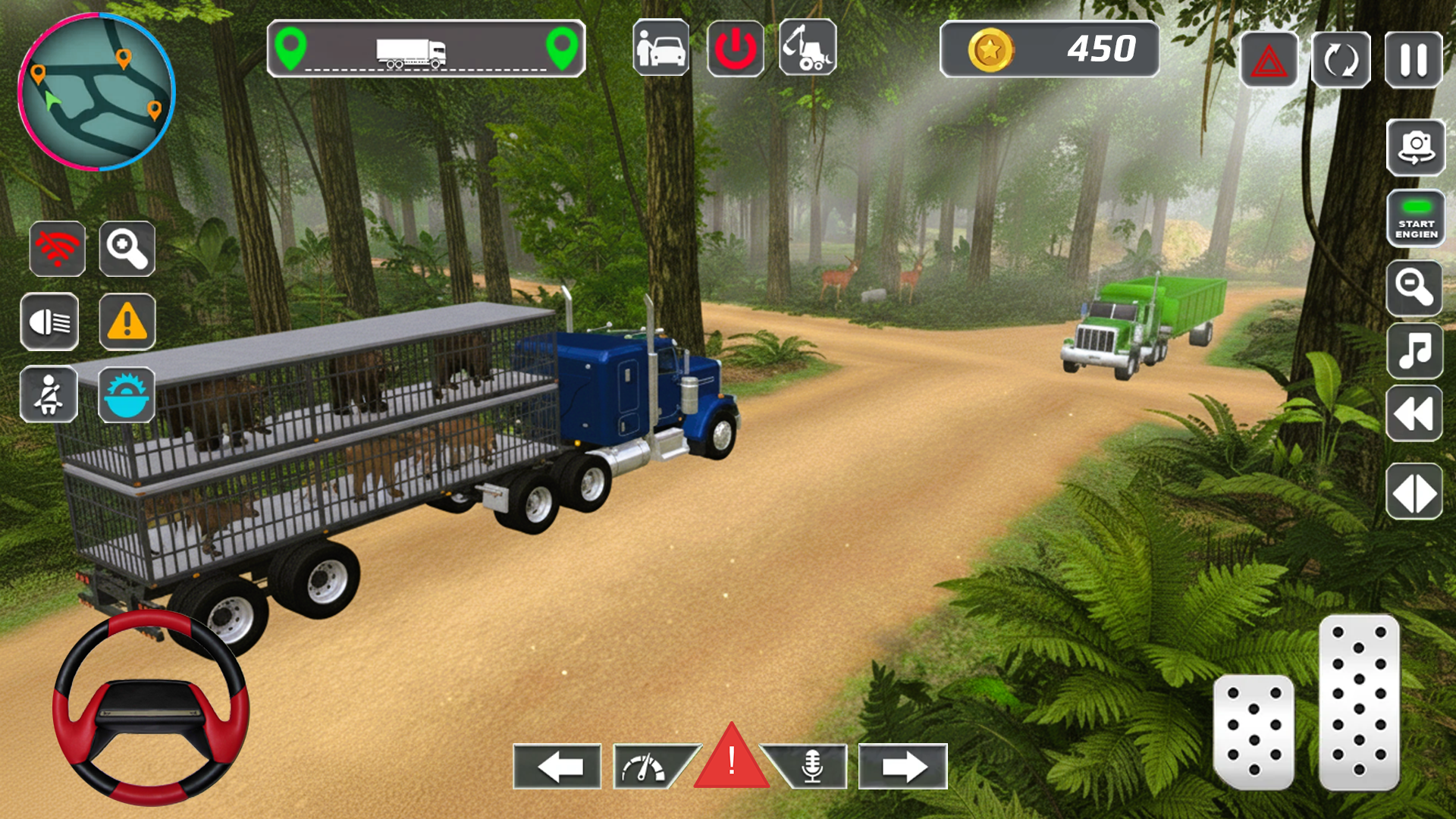Tap the exit vehicle driver icon
Image resolution: width=1456 pixels, height=819 pixels.
pyautogui.click(x=661, y=49)
